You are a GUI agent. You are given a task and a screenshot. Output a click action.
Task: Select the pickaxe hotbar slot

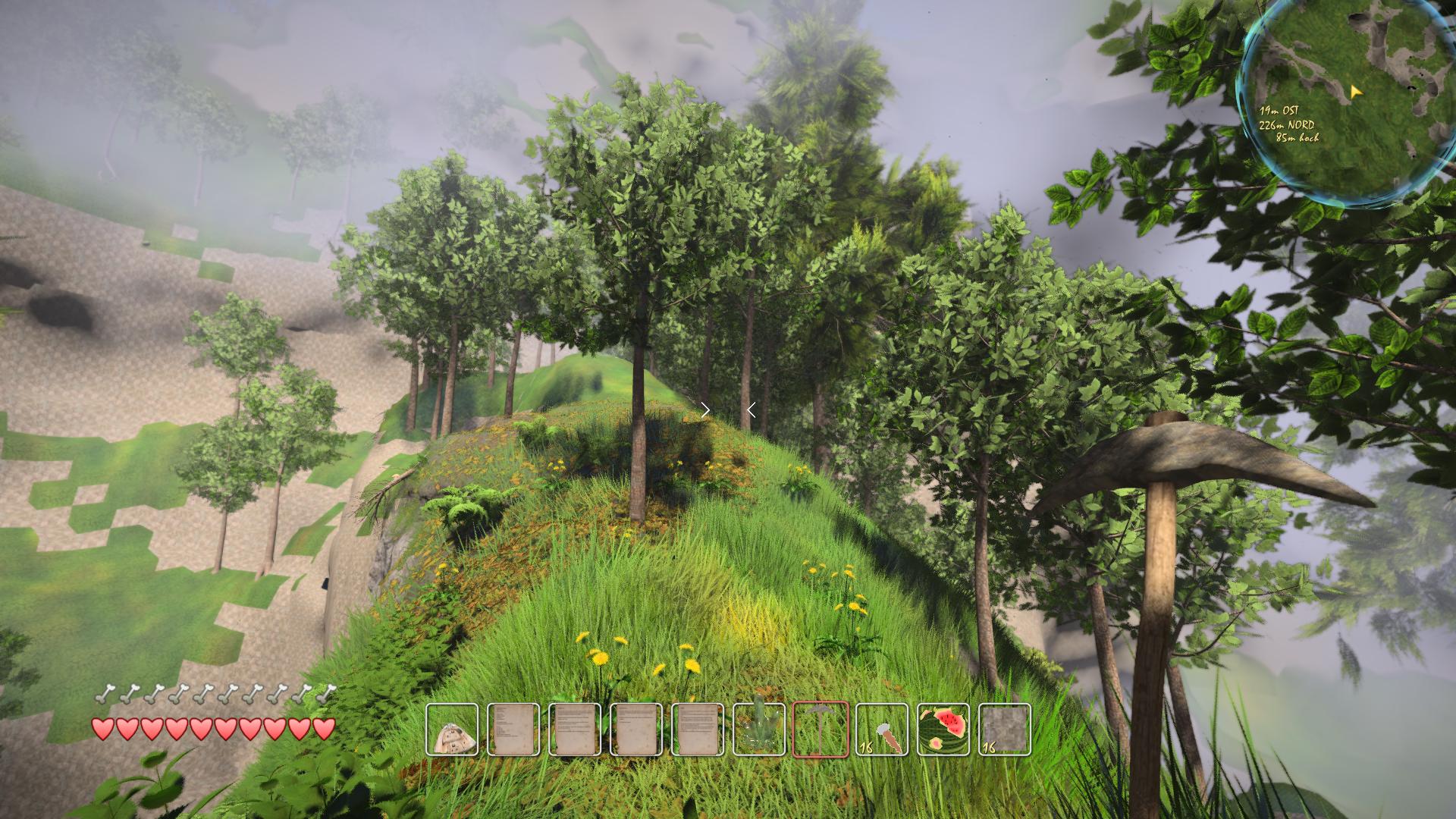pyautogui.click(x=821, y=730)
